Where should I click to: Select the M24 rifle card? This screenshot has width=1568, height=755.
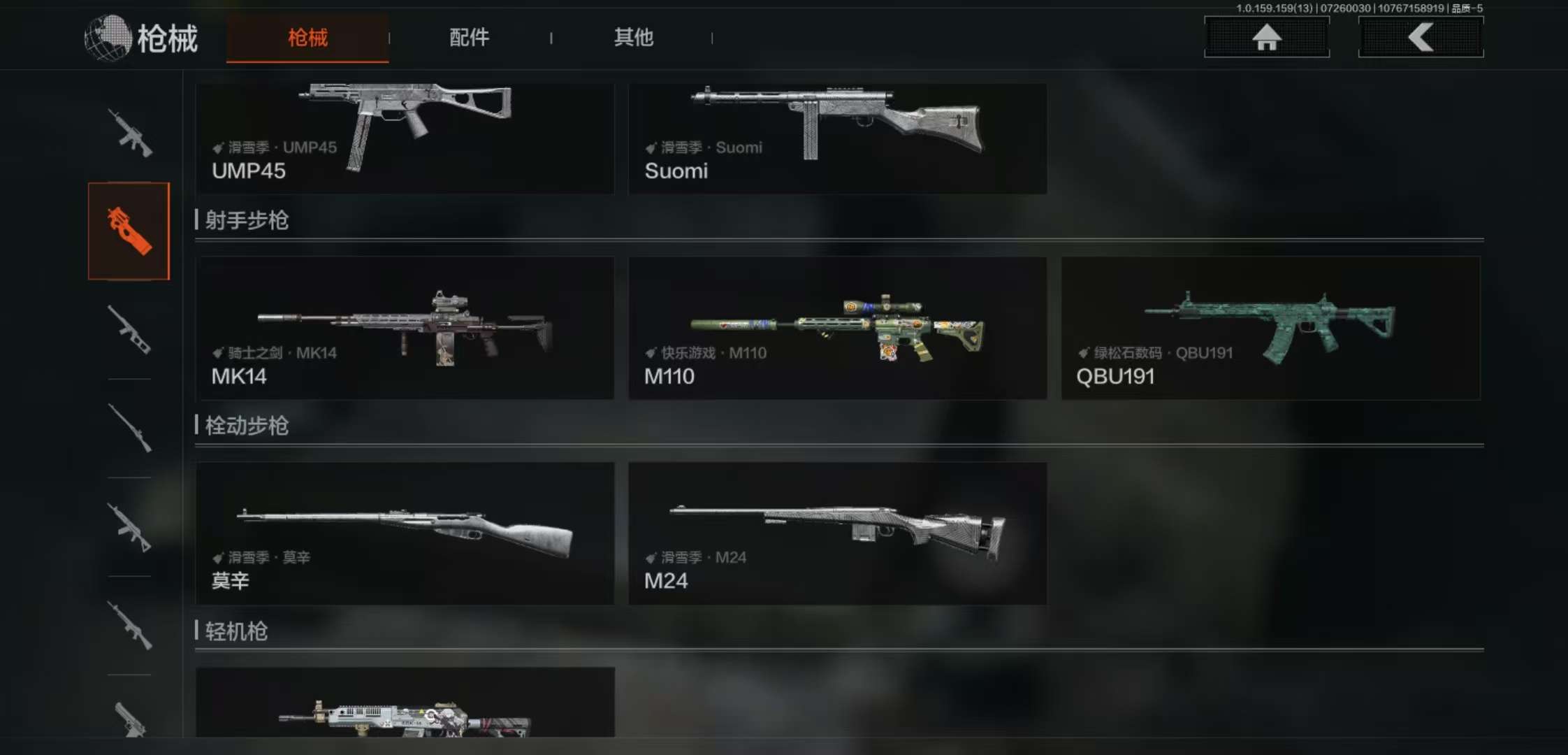(837, 533)
